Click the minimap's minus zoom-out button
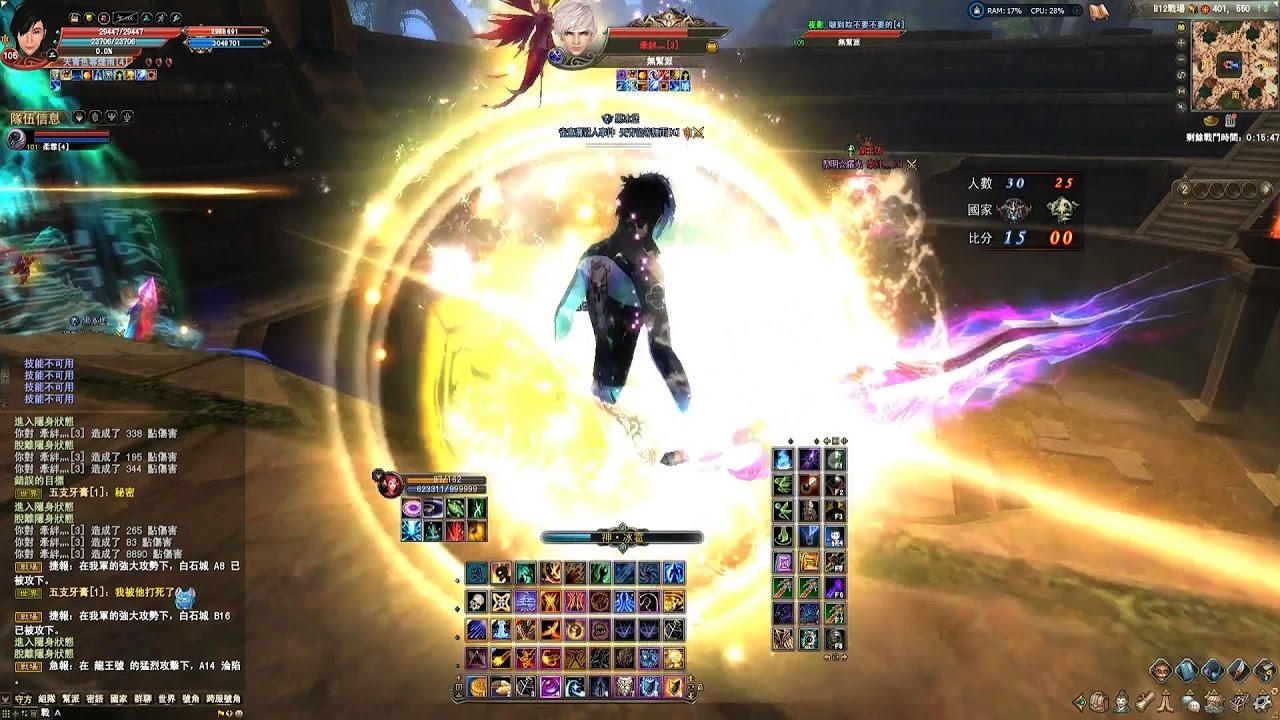 pyautogui.click(x=1182, y=61)
